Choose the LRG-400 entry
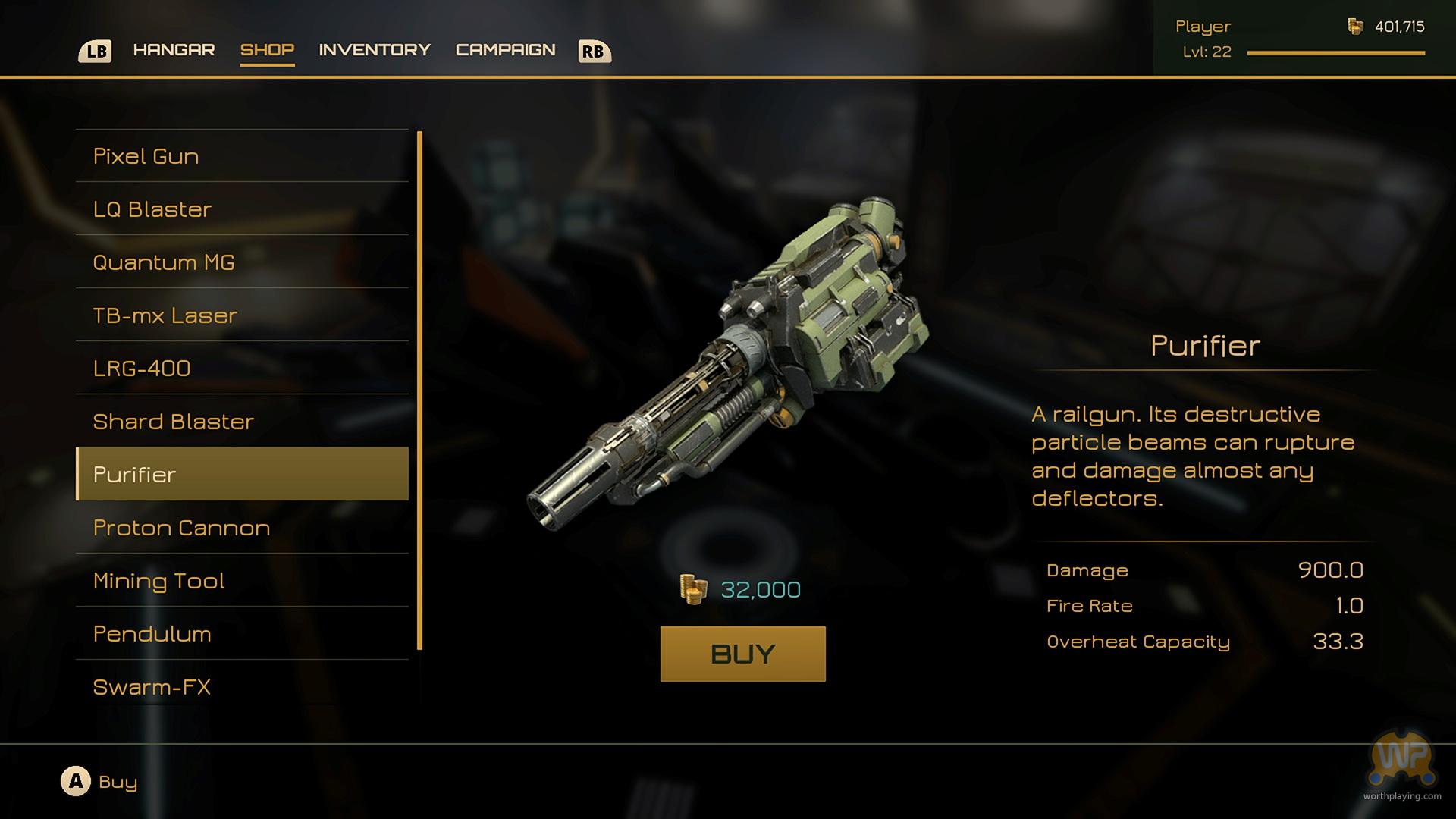 242,369
